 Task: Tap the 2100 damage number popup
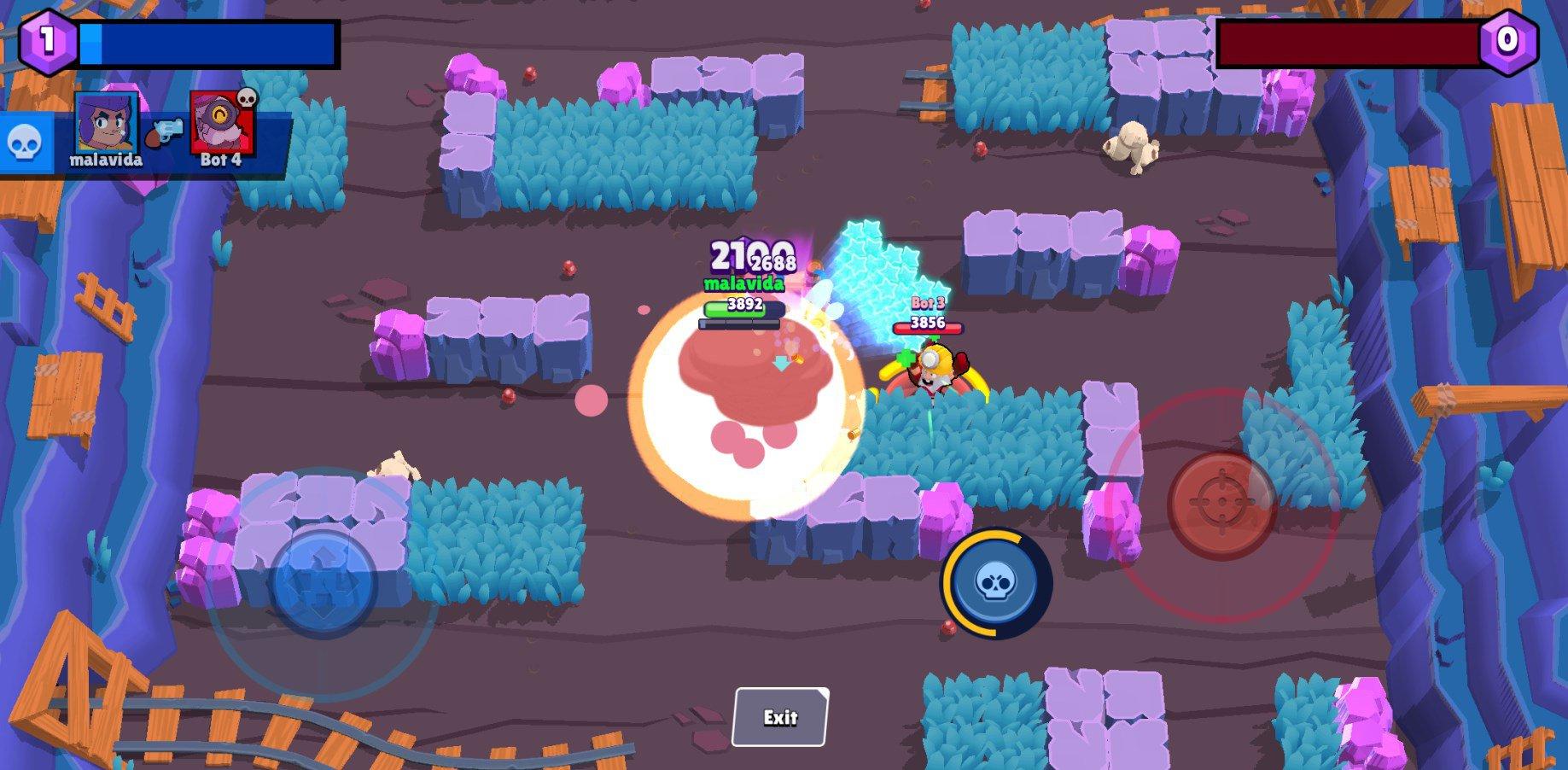pos(744,252)
